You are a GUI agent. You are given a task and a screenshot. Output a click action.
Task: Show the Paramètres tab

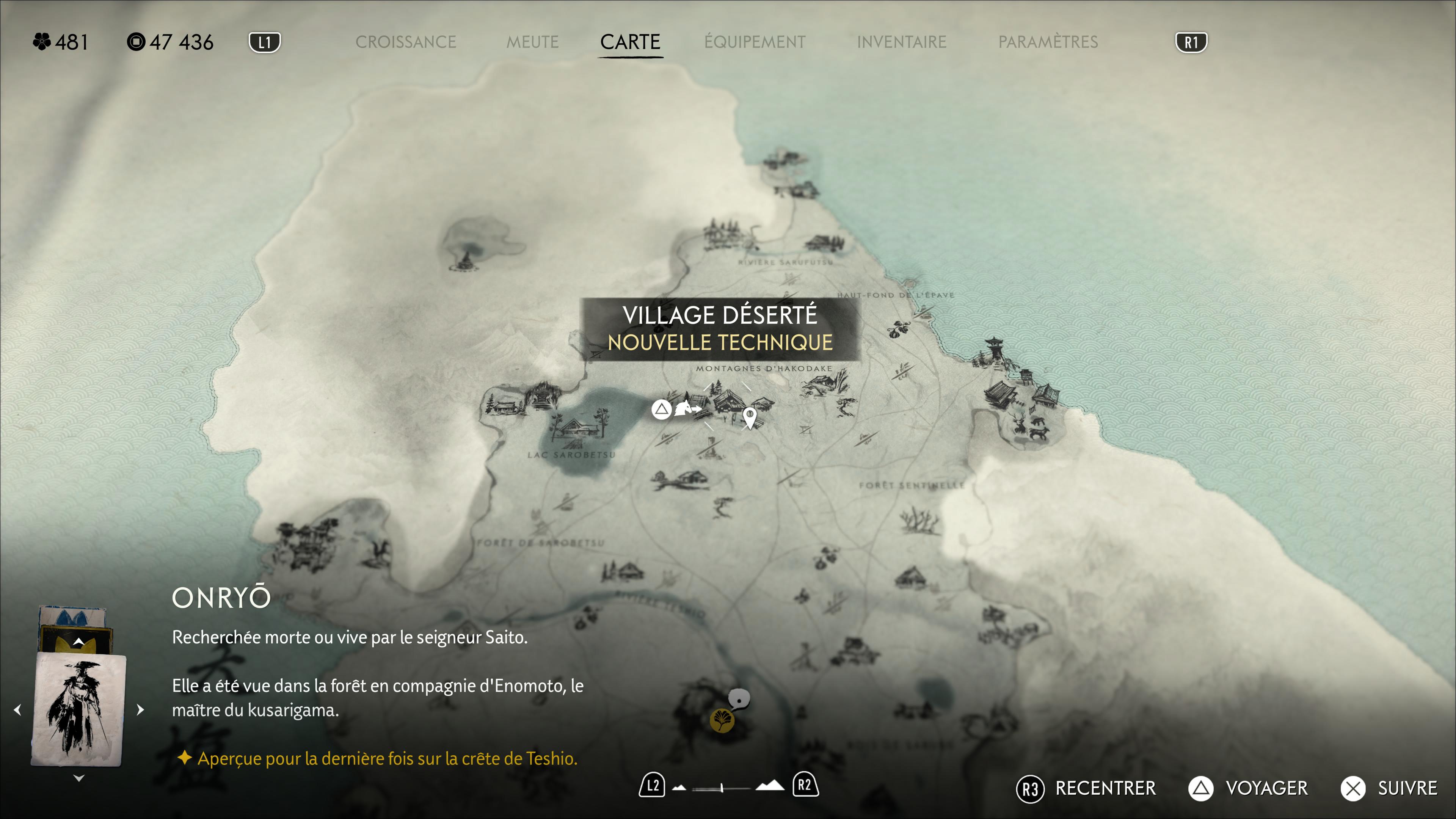point(1048,42)
